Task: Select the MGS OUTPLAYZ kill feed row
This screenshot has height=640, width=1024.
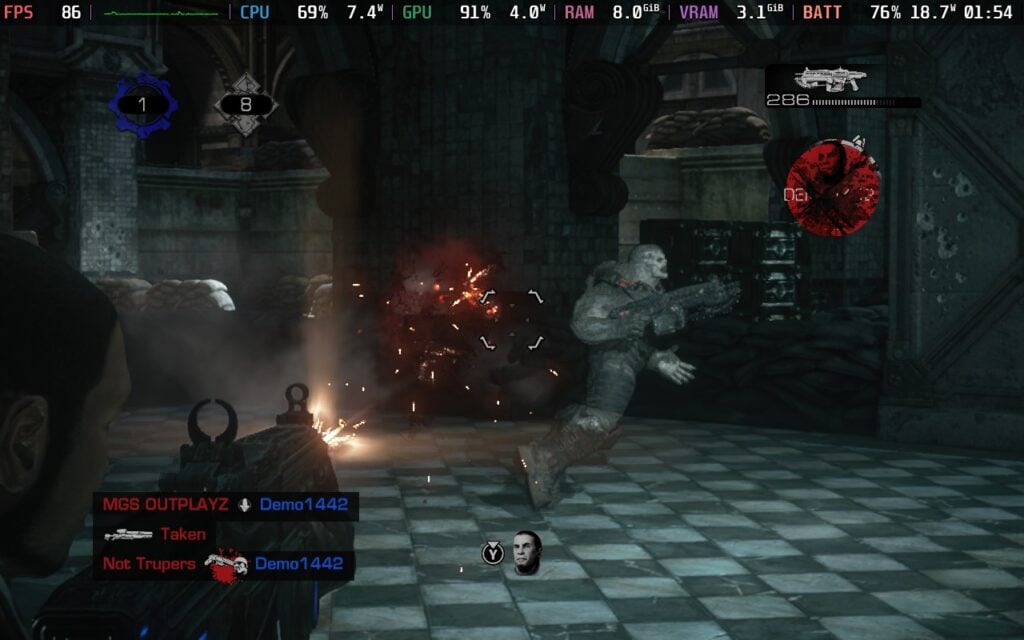Action: click(x=225, y=504)
